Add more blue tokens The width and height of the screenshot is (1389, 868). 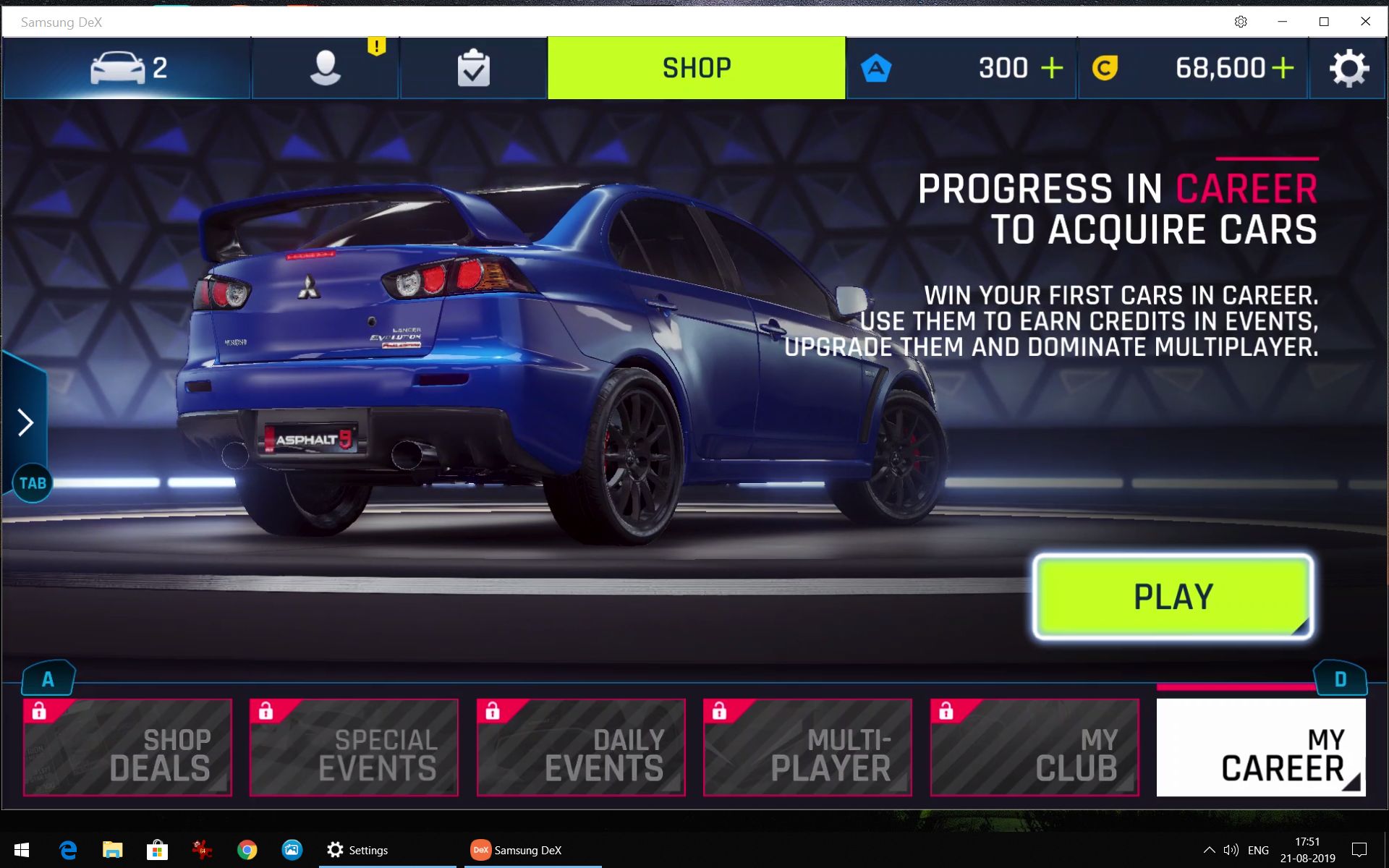pos(1051,68)
